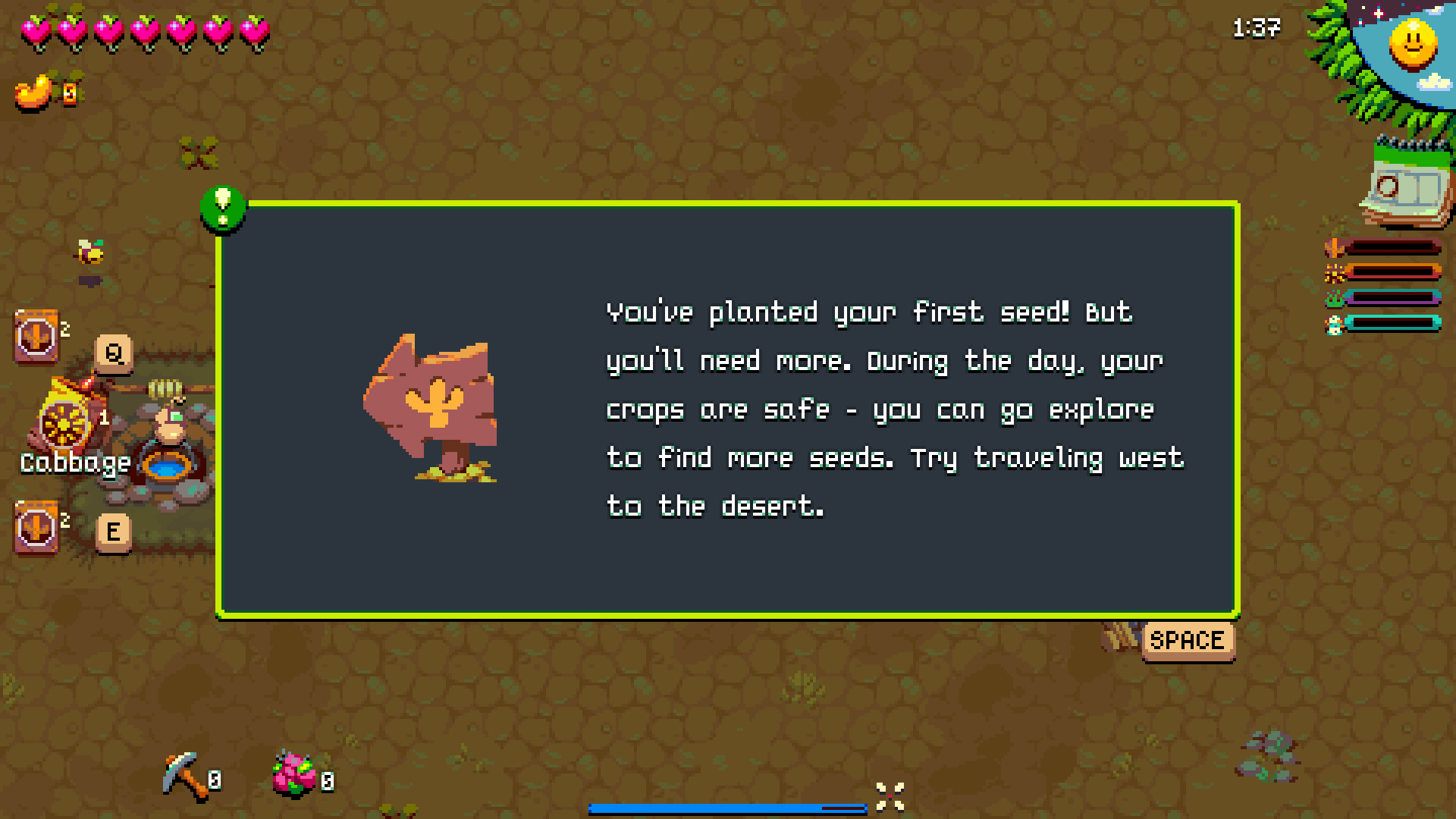Click the smiling sun day clock
The height and width of the screenshot is (819, 1456).
pyautogui.click(x=1412, y=43)
